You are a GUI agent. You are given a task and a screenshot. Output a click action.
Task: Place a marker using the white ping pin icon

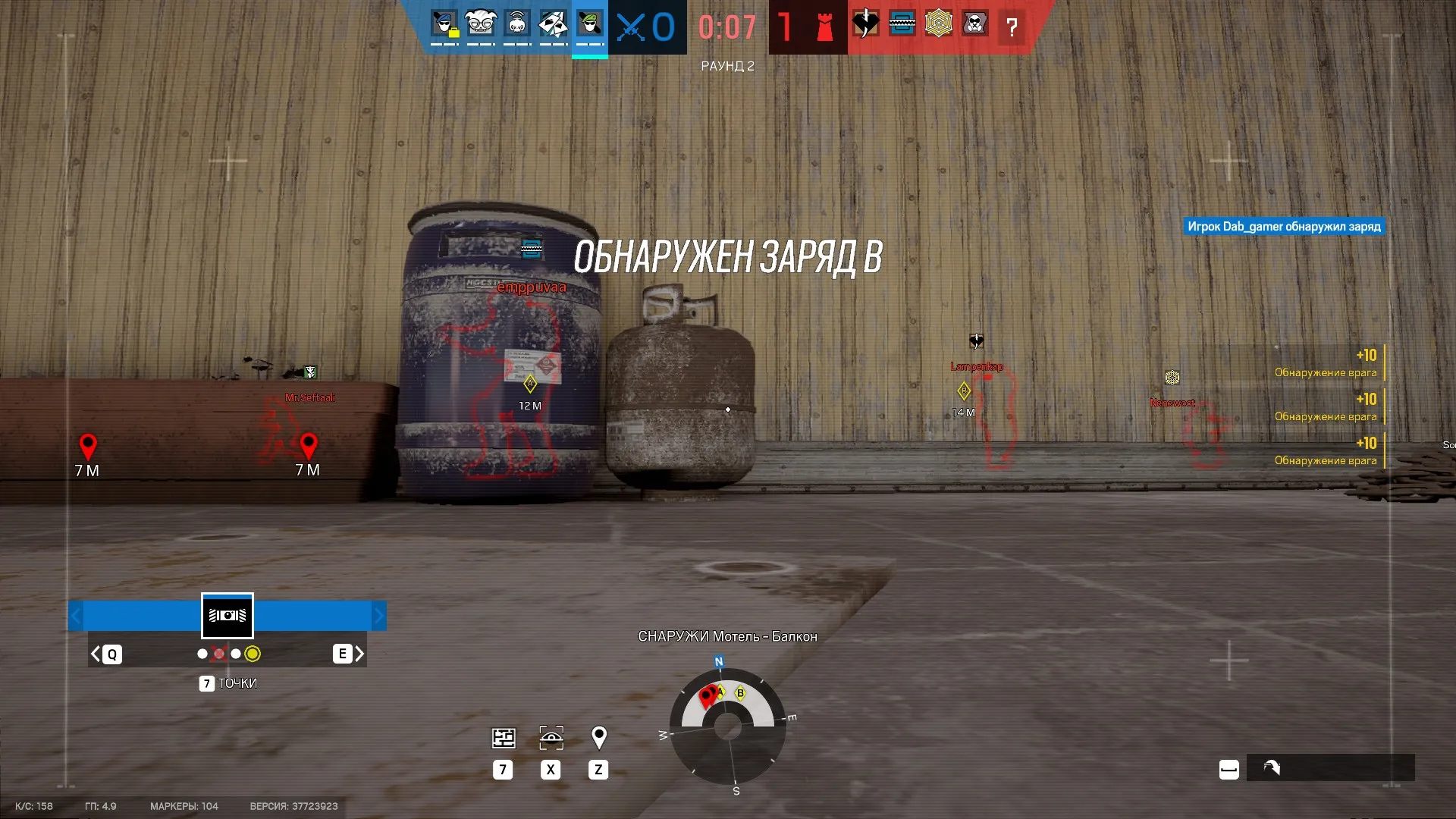pos(598,736)
